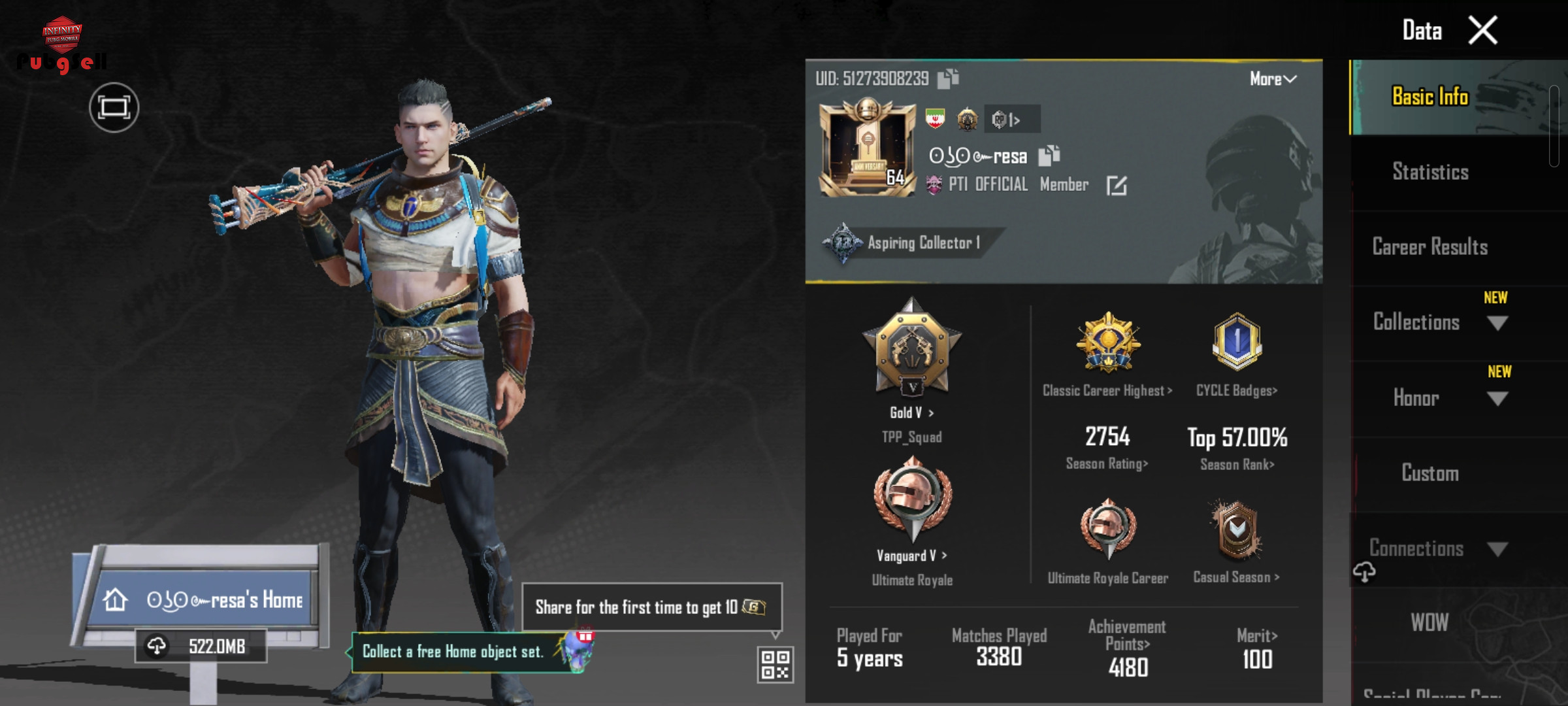Edit the PTI OFFICIAL clan info
Image resolution: width=1568 pixels, height=706 pixels.
pos(1117,186)
